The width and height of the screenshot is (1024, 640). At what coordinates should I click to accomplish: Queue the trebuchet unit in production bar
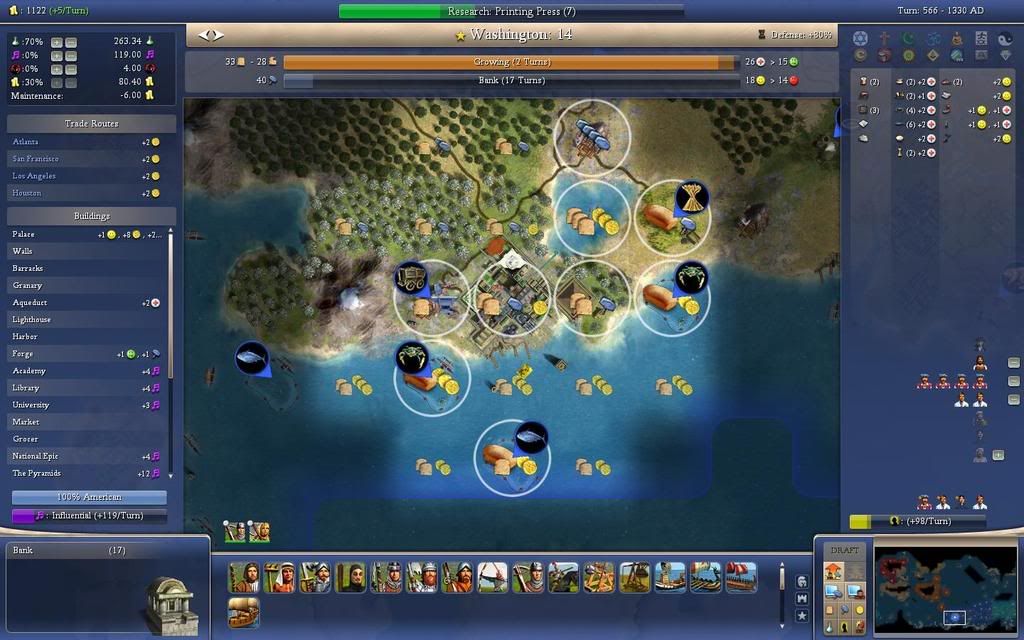(633, 577)
